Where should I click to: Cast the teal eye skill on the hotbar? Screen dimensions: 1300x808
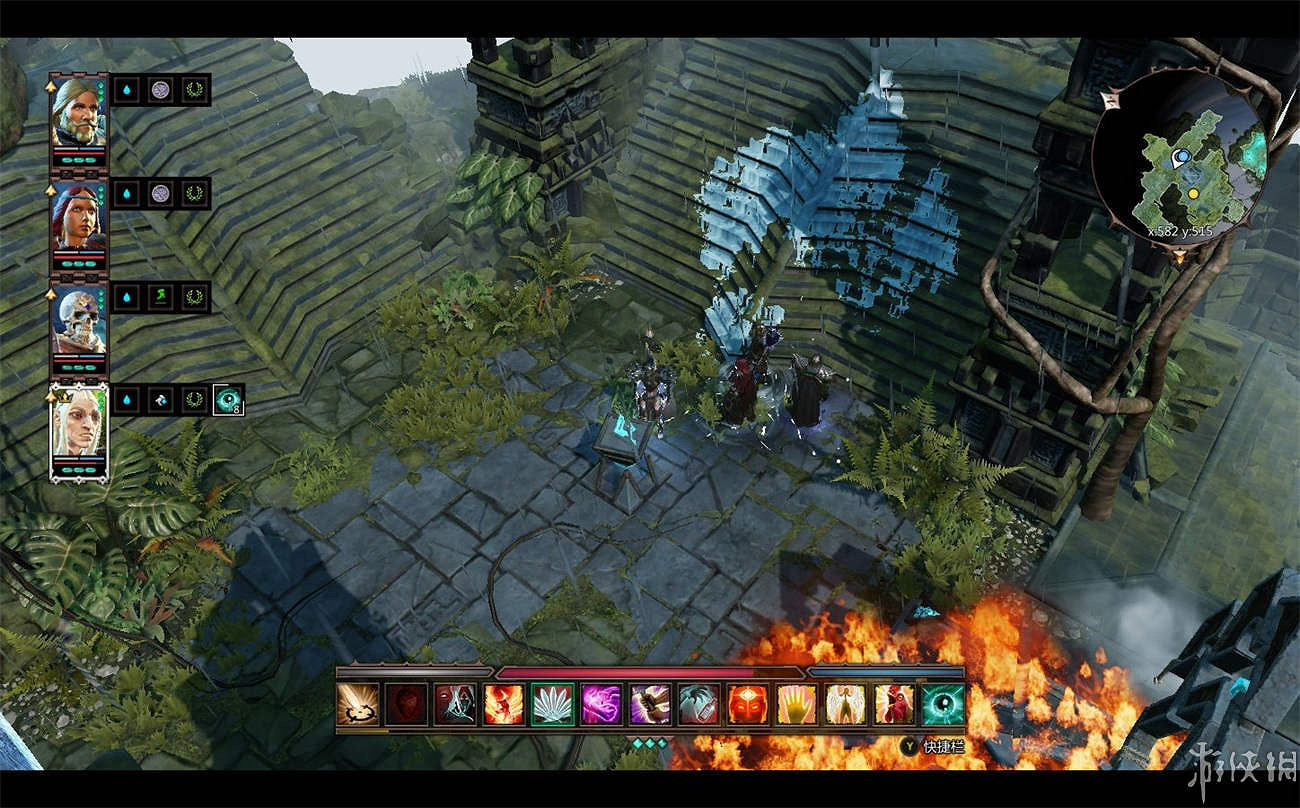943,704
